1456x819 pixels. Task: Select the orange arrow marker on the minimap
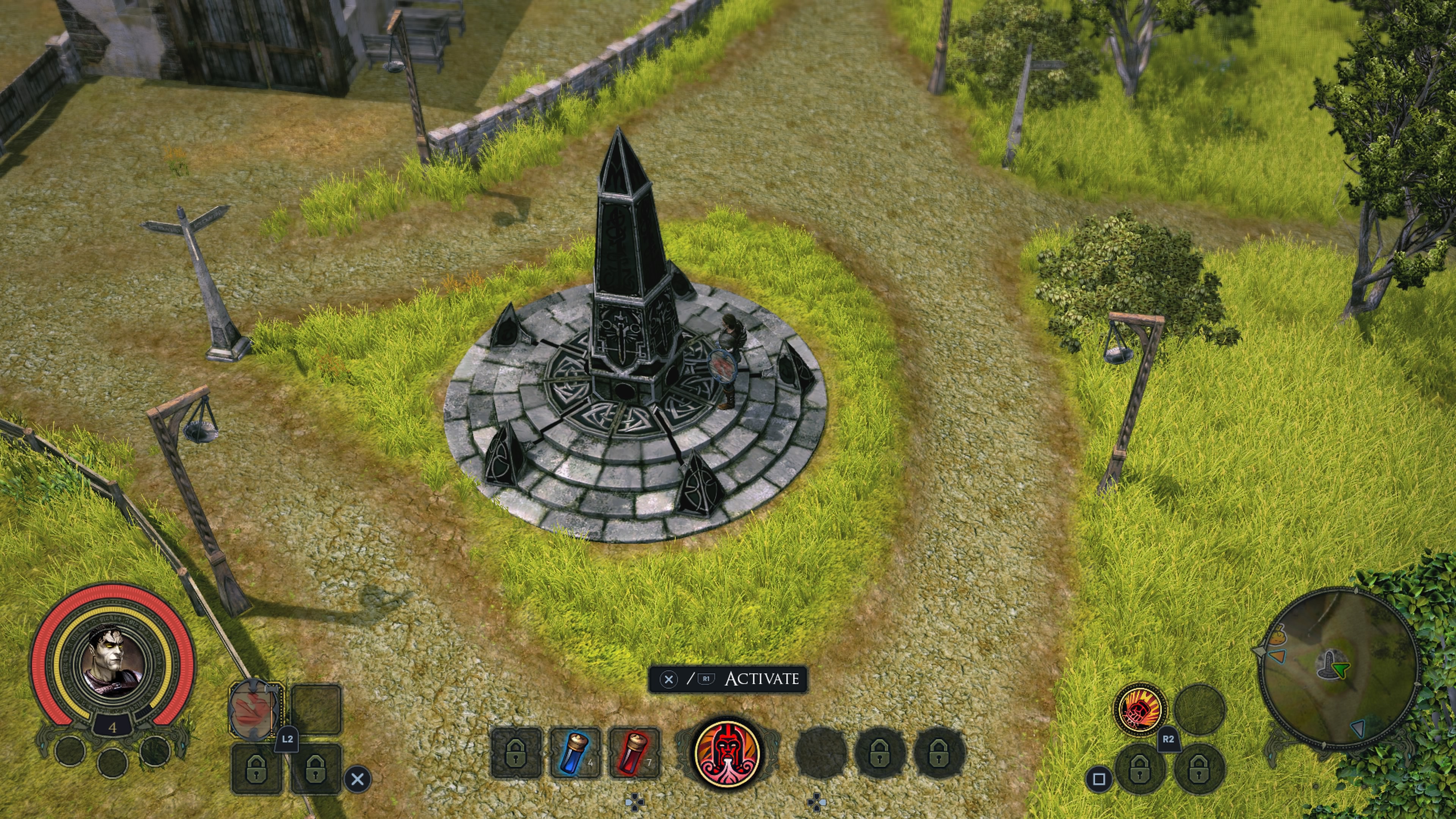click(x=1277, y=656)
